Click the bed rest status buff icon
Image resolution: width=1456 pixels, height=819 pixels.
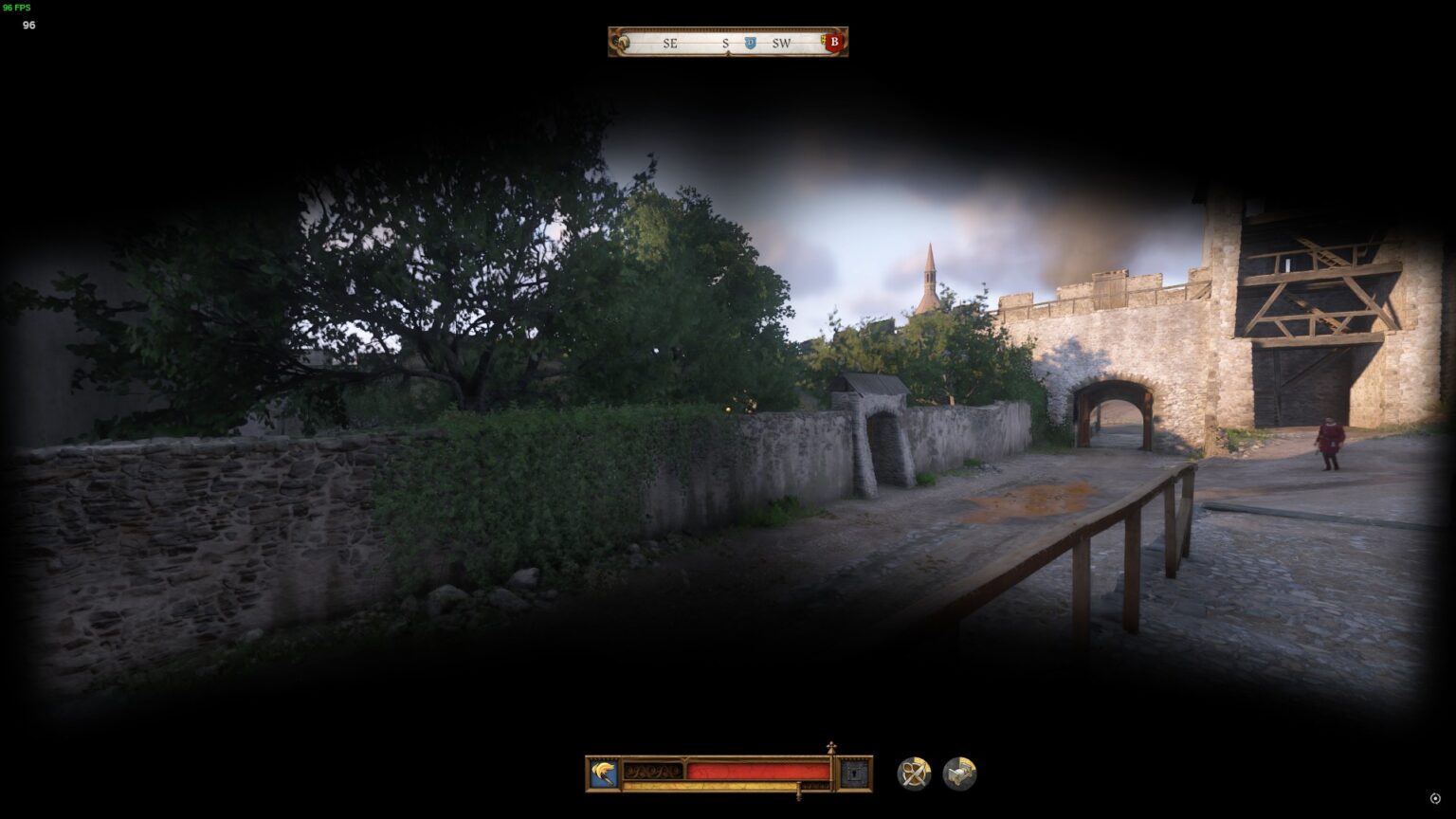point(958,773)
